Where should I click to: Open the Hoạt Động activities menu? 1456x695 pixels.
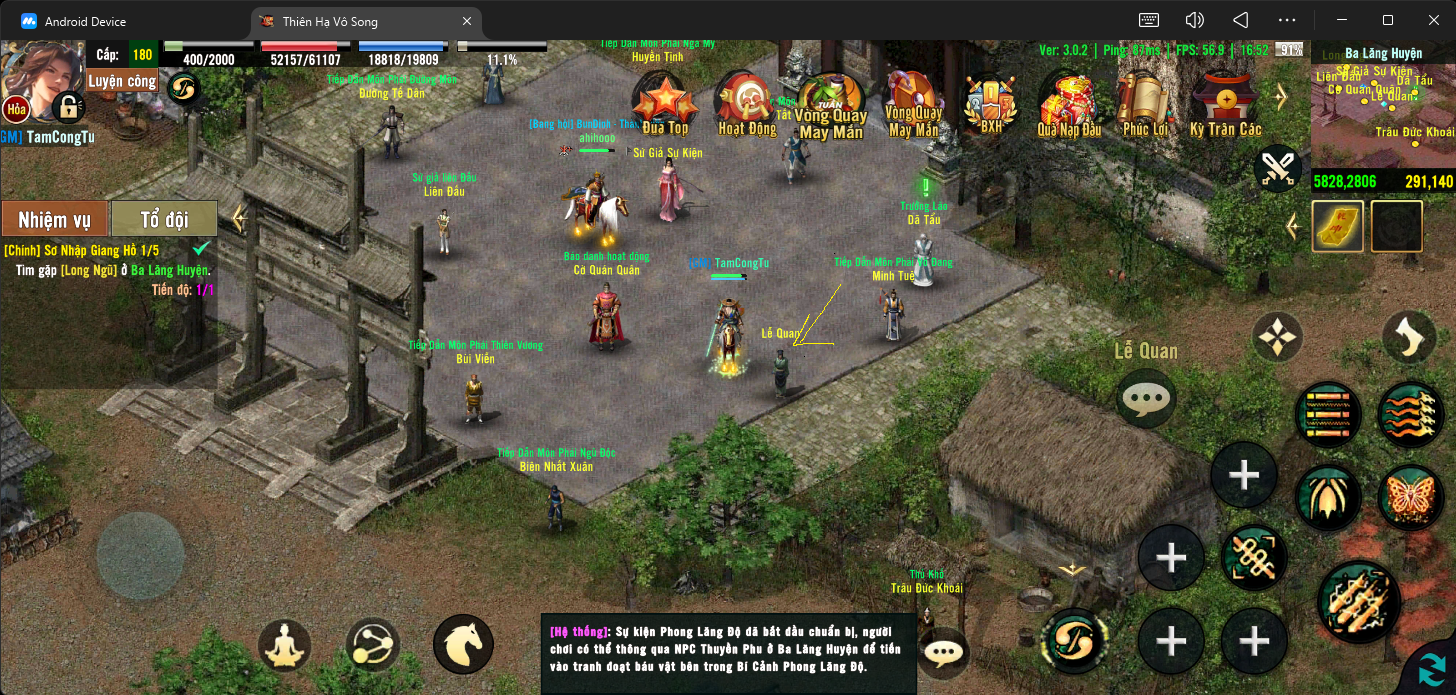click(x=746, y=102)
